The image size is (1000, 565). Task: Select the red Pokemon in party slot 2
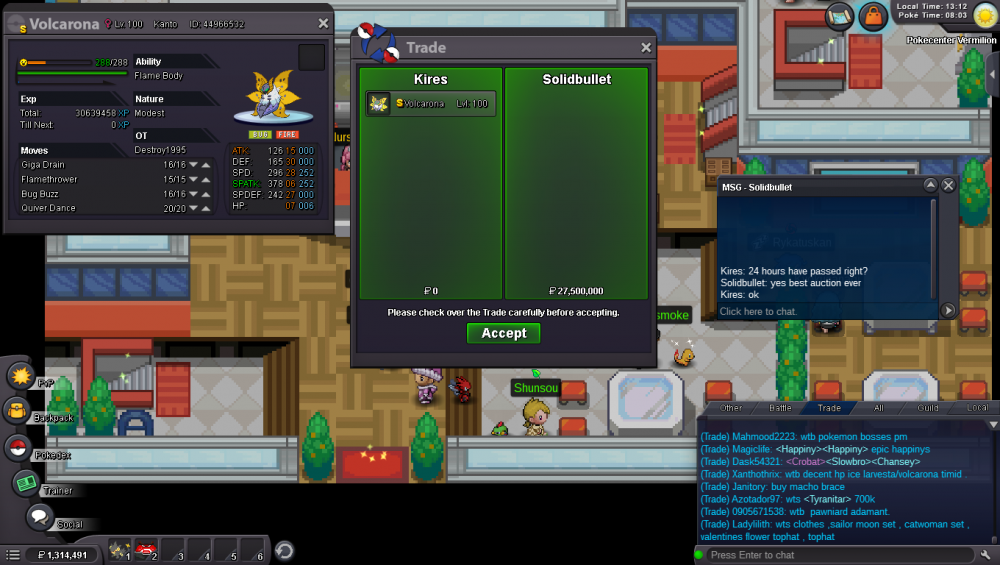145,551
